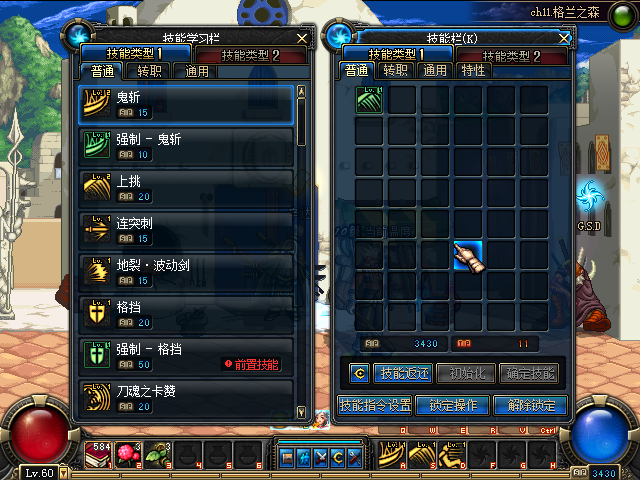This screenshot has height=480, width=640.
Task: Open the 特性 tab in skill bar window
Action: pos(473,70)
